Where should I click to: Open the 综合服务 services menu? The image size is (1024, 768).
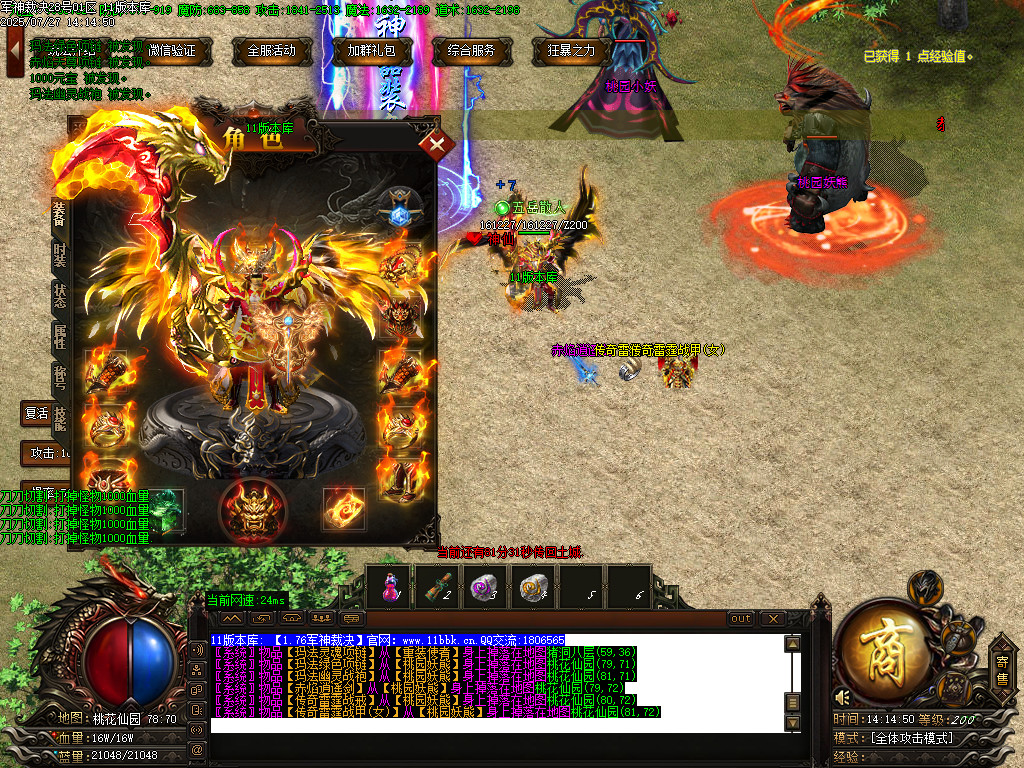(472, 51)
